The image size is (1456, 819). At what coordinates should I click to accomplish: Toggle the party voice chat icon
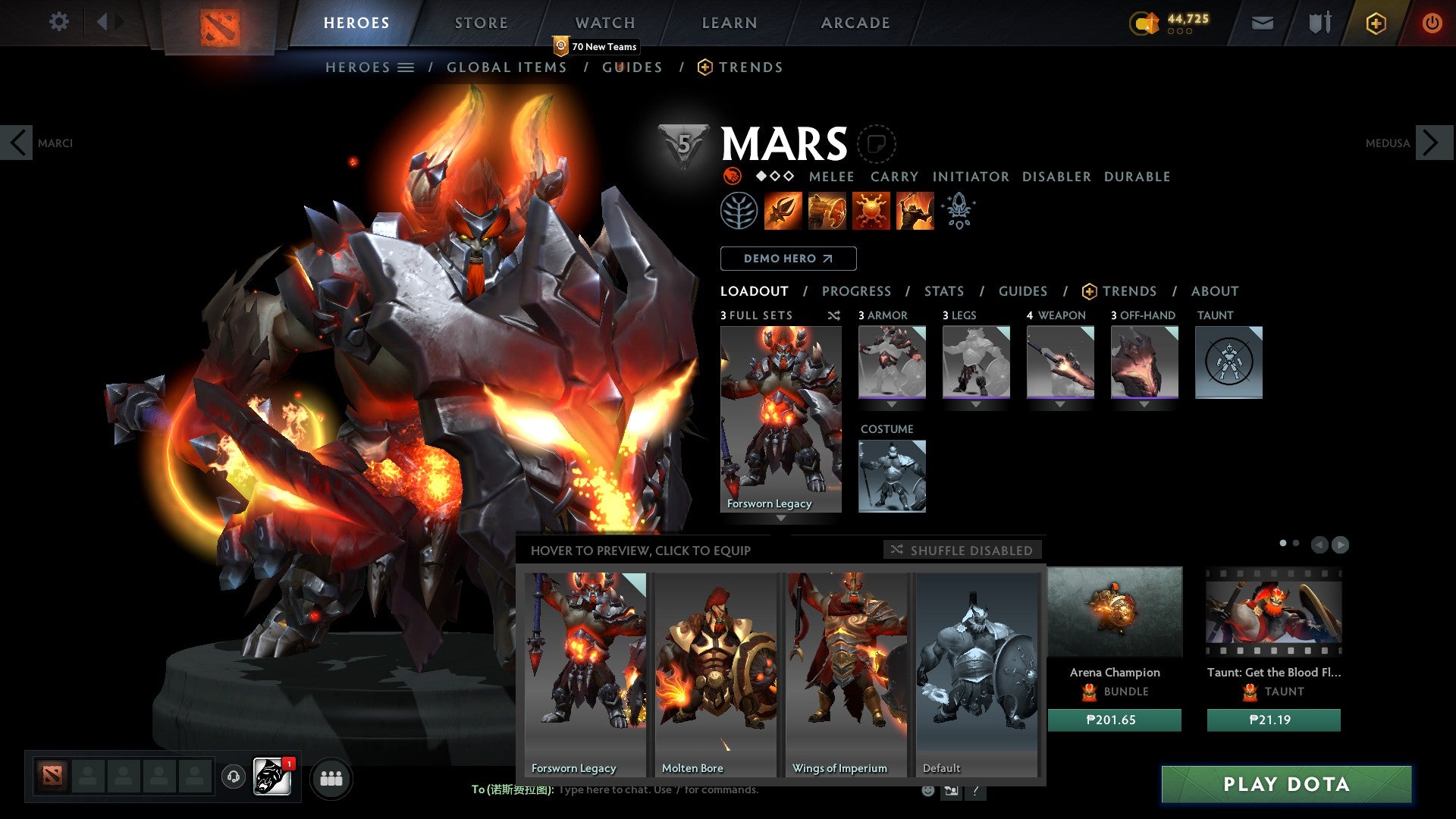coord(234,777)
